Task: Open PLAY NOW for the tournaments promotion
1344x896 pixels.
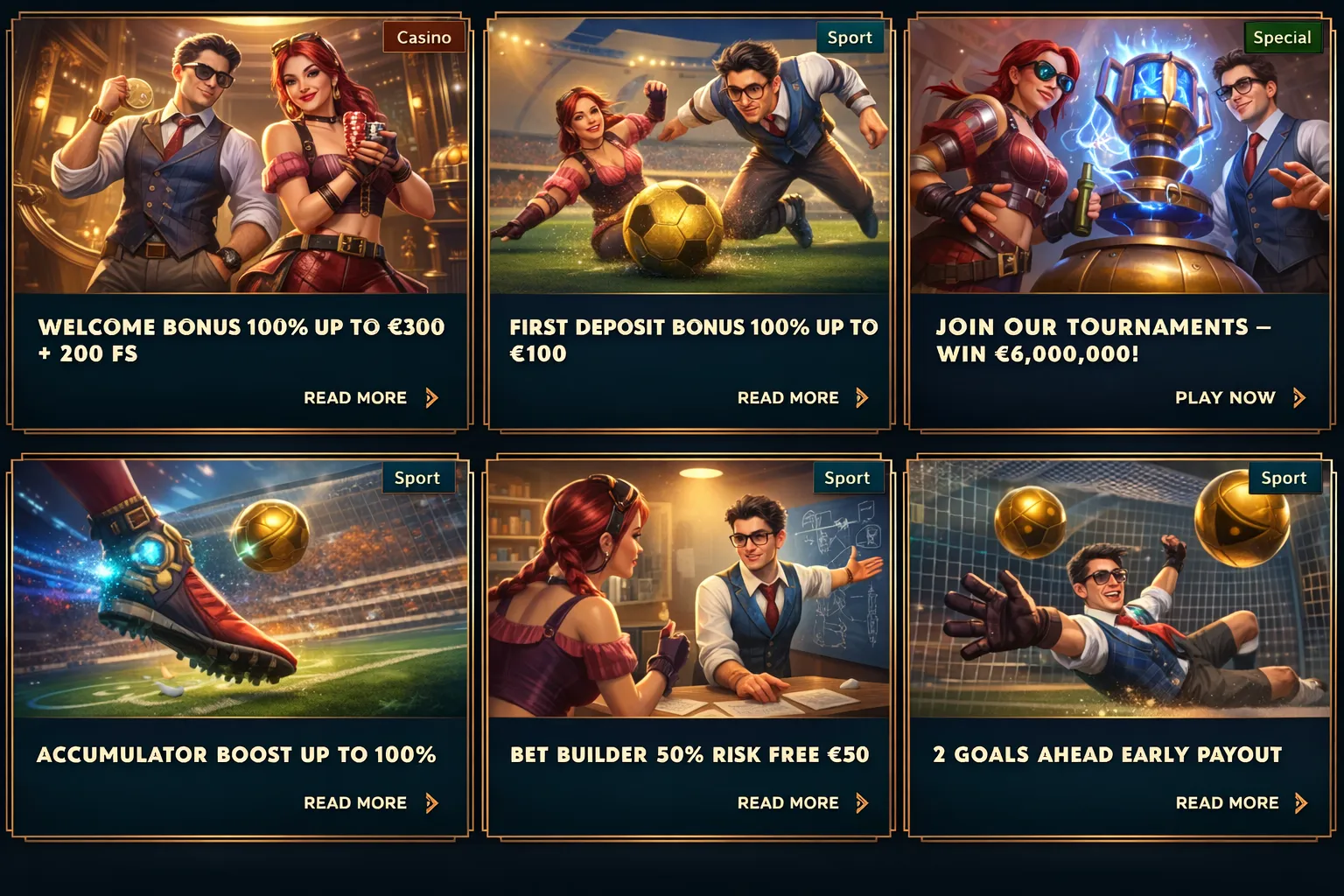Action: point(1225,397)
